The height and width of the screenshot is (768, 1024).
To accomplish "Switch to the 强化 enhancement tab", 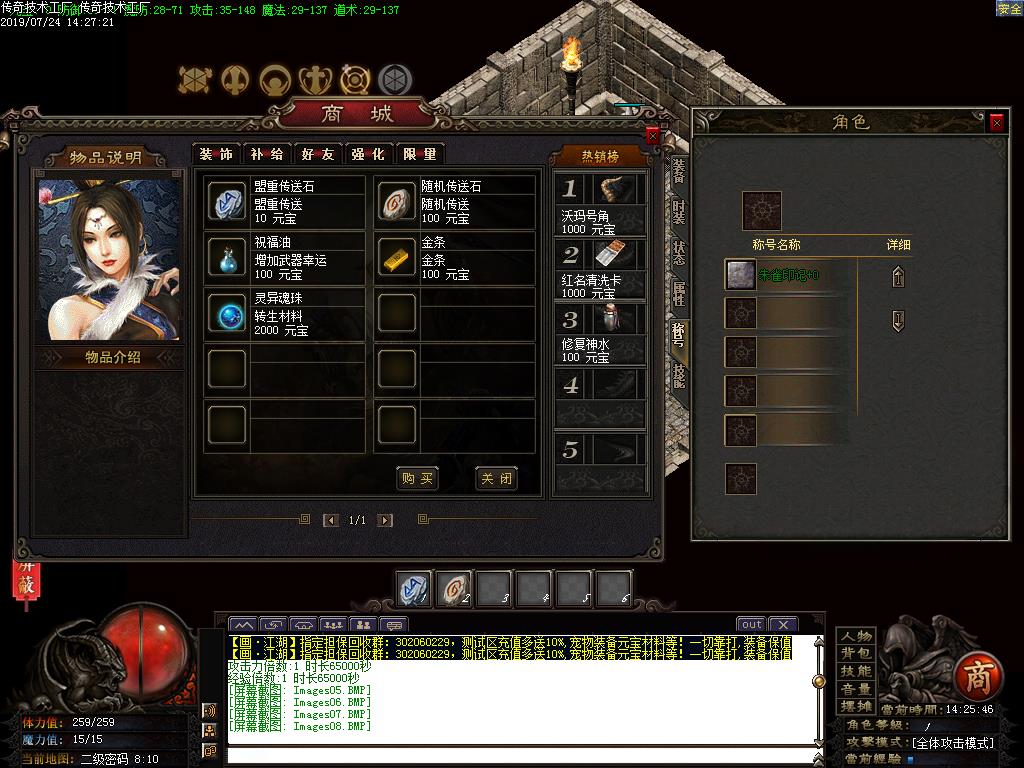I will 368,154.
